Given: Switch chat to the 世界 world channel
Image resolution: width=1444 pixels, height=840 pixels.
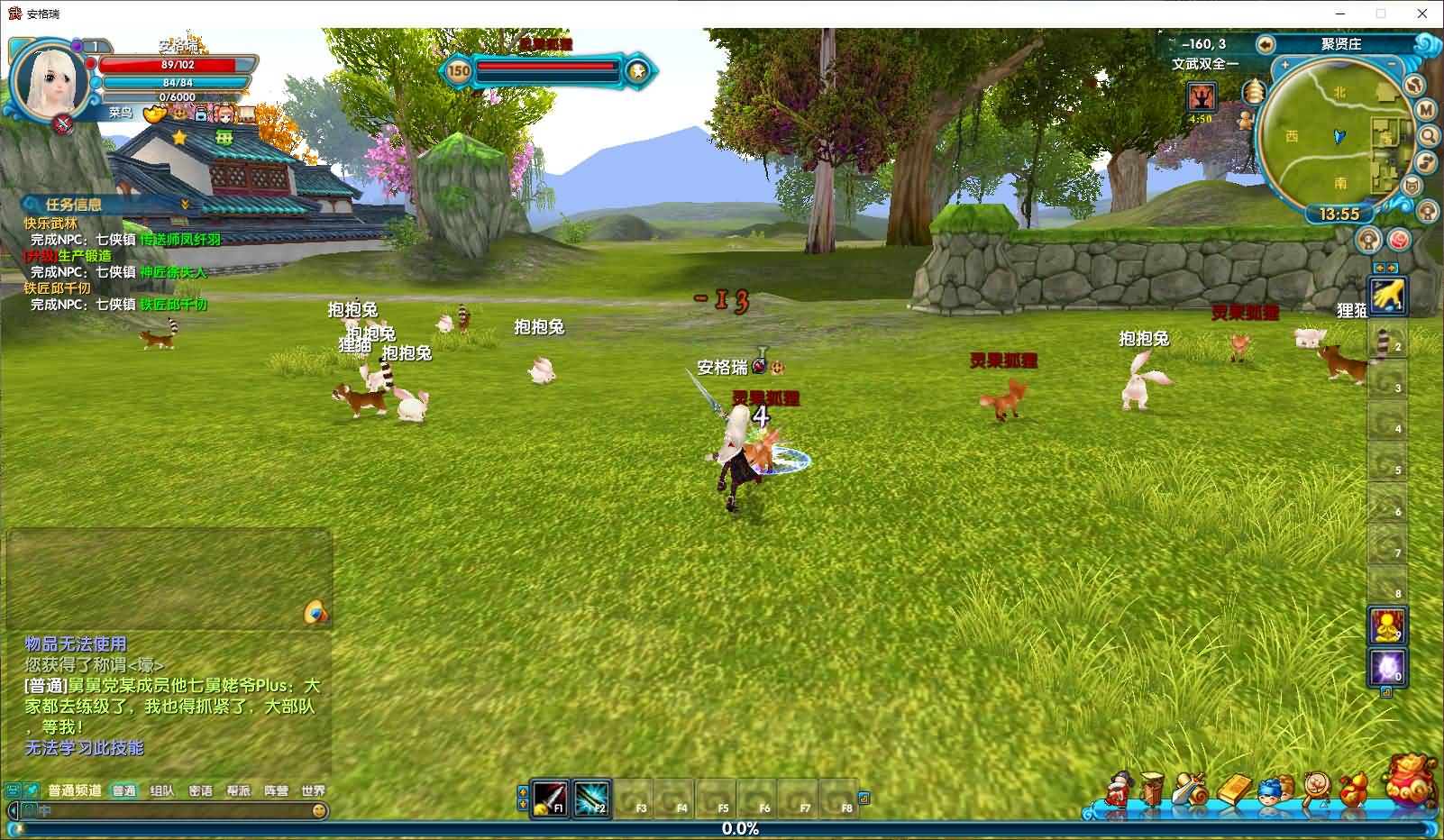Looking at the screenshot, I should (x=313, y=790).
